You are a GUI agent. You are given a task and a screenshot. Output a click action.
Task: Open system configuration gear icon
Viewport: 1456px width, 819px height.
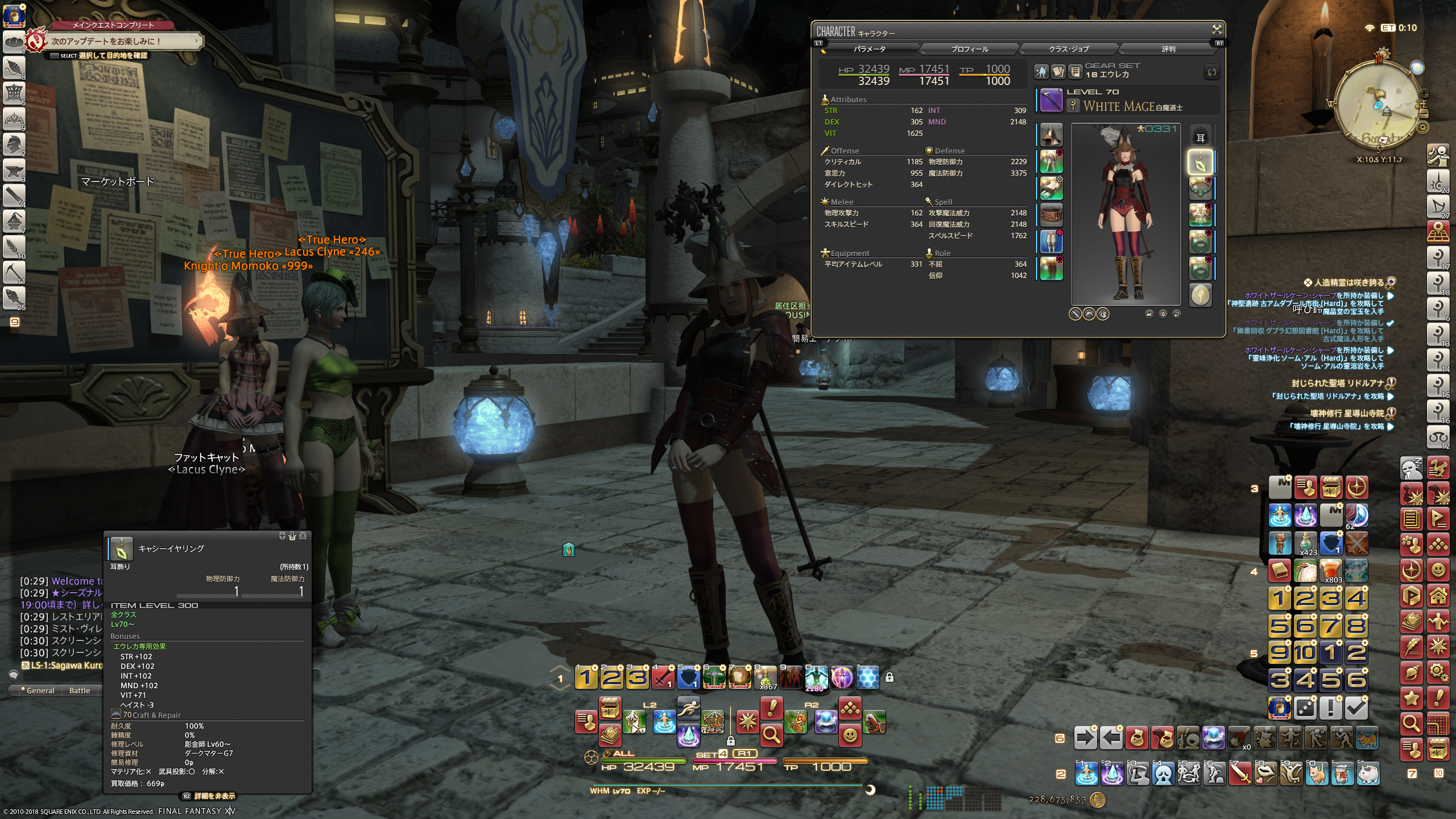(x=1438, y=673)
